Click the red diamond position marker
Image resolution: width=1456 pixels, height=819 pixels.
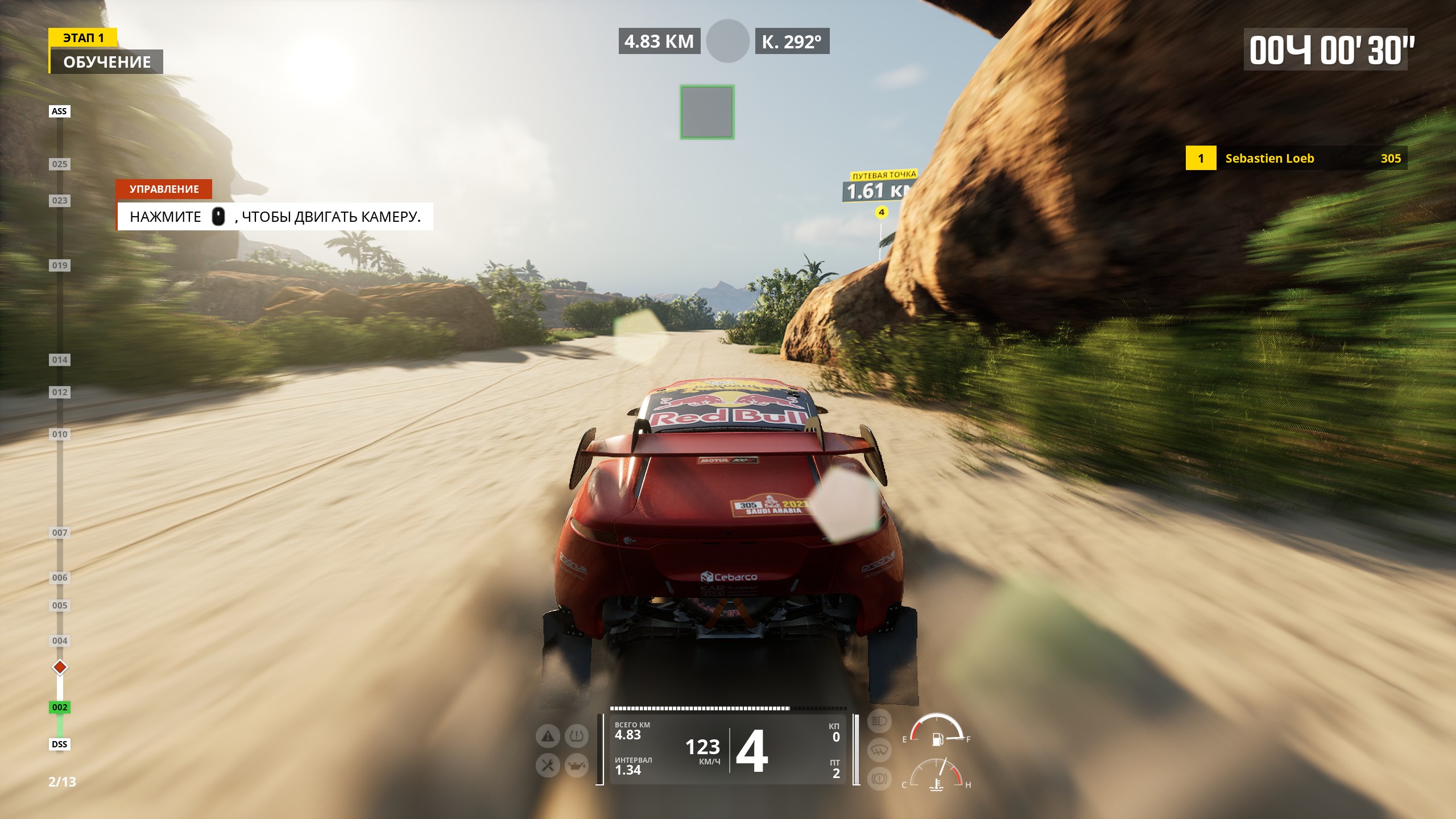60,667
